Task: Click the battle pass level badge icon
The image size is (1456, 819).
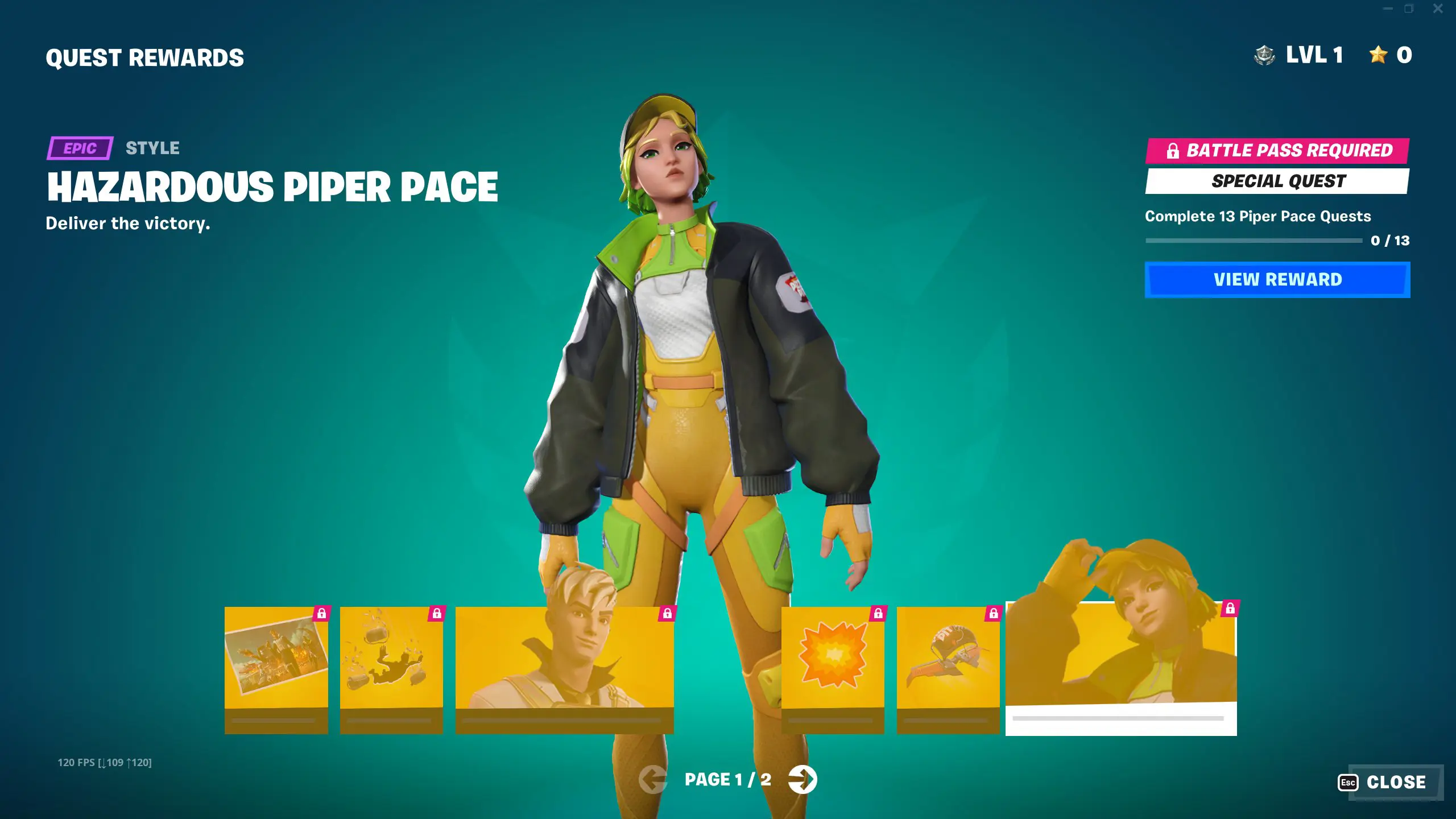Action: point(1265,55)
